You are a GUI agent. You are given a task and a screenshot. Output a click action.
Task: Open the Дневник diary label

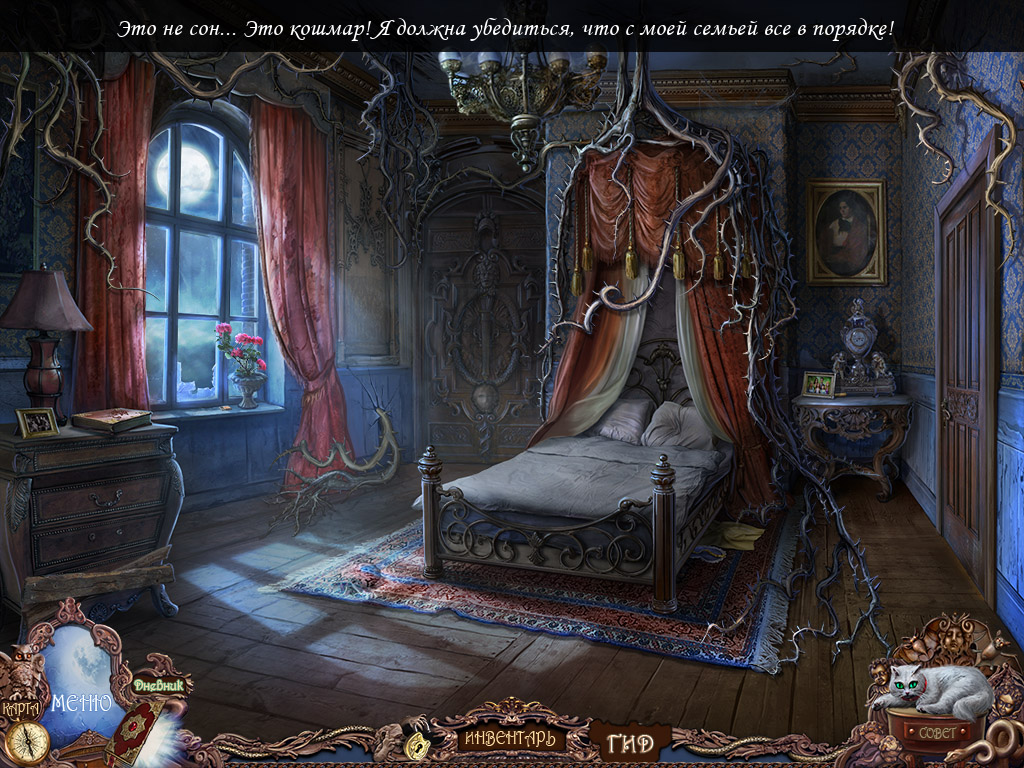162,686
